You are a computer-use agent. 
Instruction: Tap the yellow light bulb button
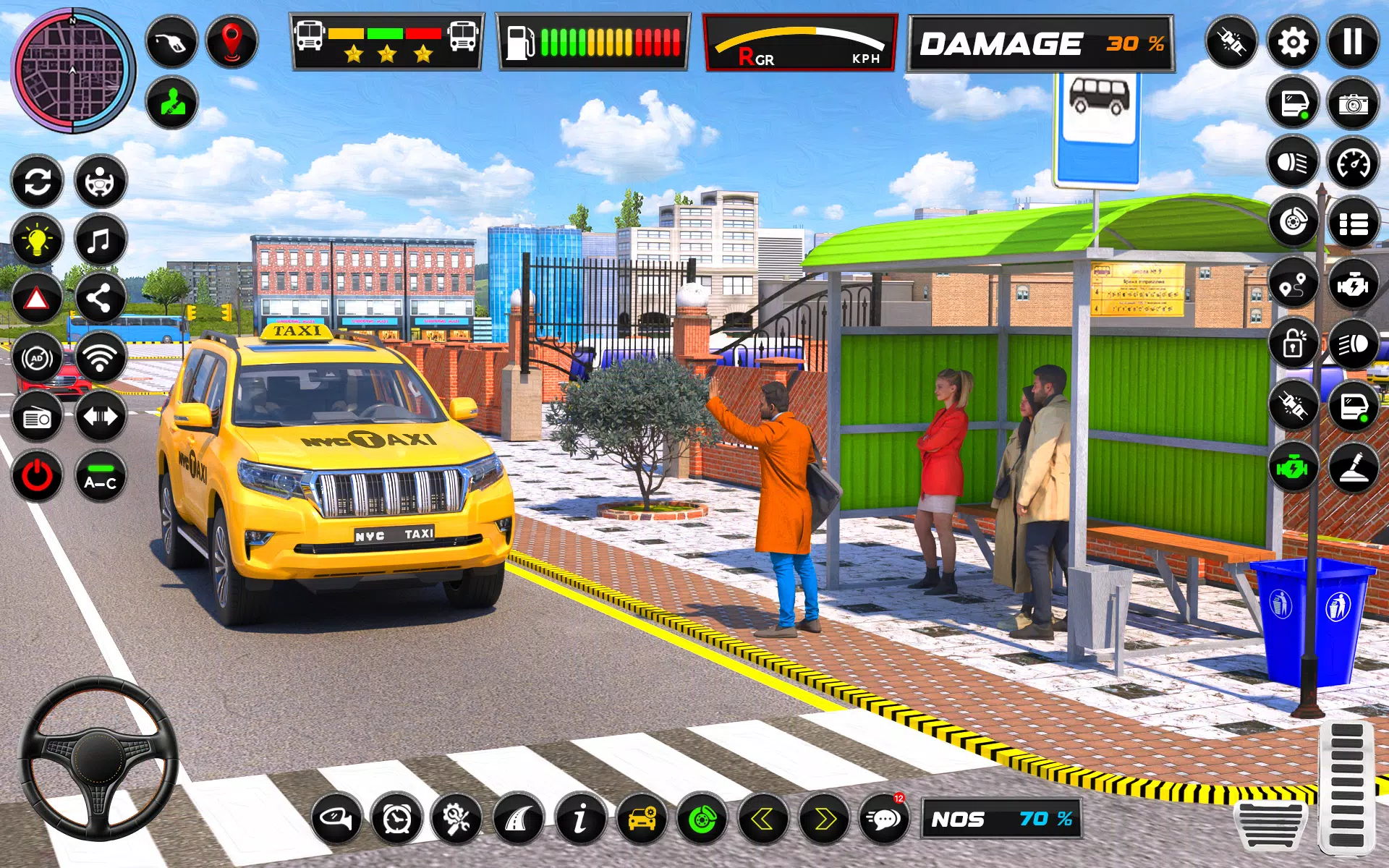[38, 240]
